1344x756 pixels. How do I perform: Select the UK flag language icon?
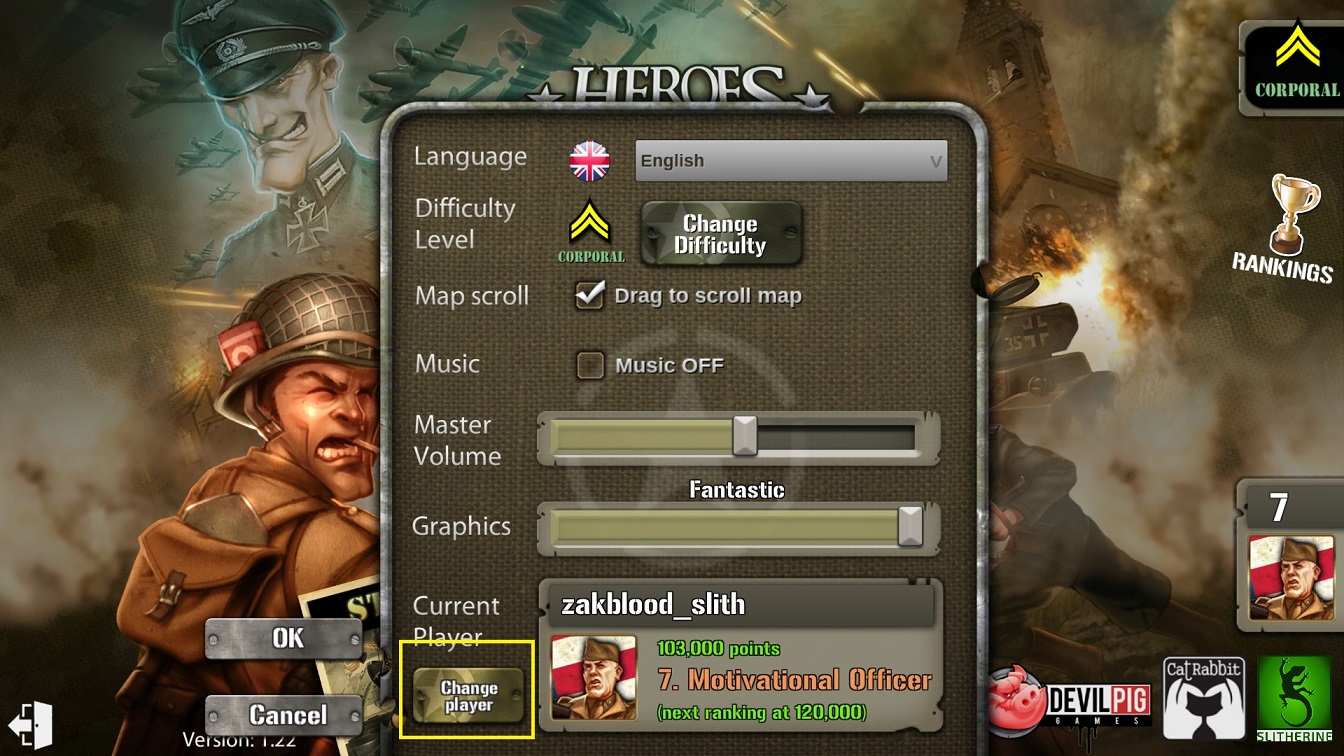(x=590, y=161)
